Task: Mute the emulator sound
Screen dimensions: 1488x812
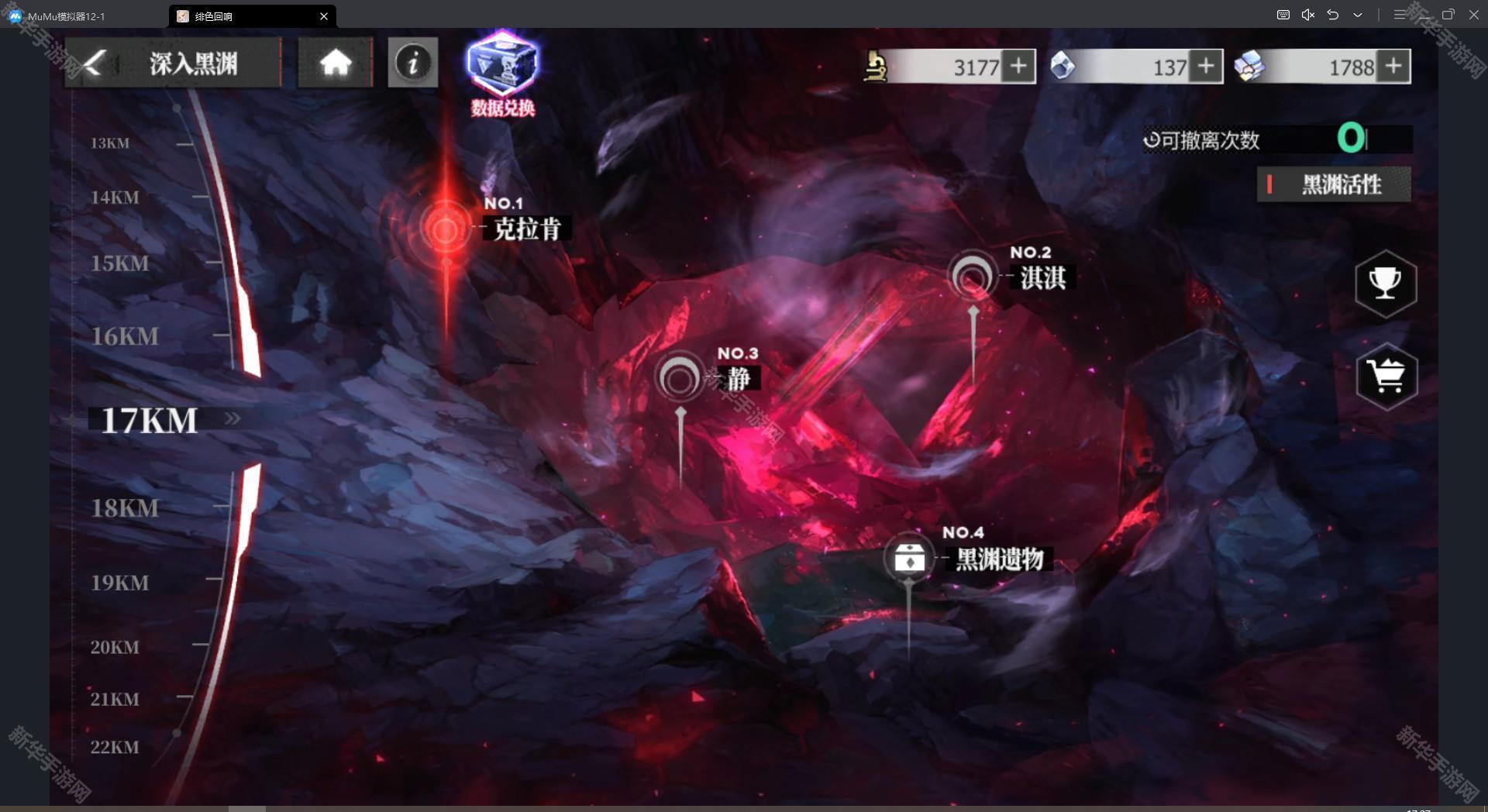Action: (x=1307, y=15)
